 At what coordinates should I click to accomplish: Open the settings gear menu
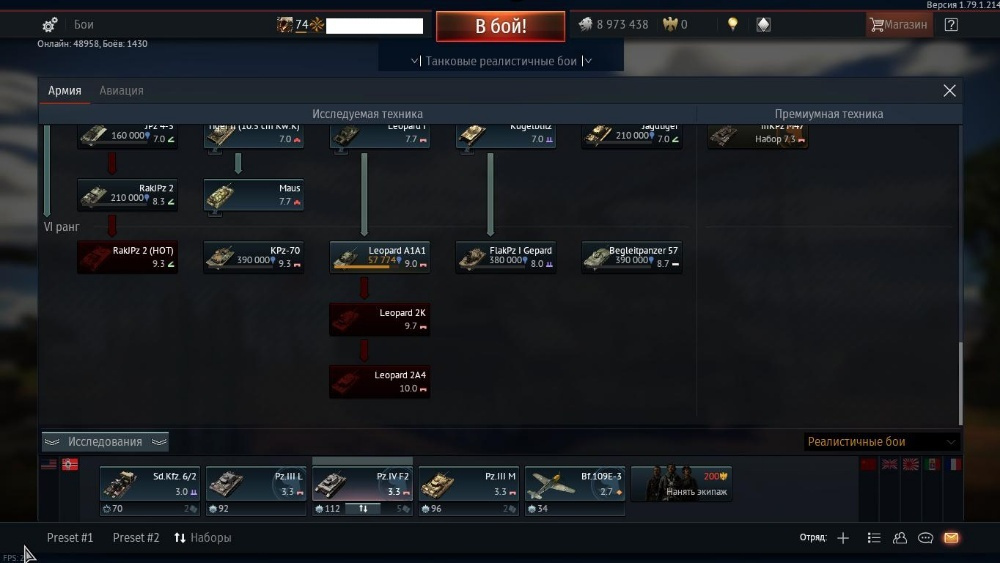[x=50, y=25]
